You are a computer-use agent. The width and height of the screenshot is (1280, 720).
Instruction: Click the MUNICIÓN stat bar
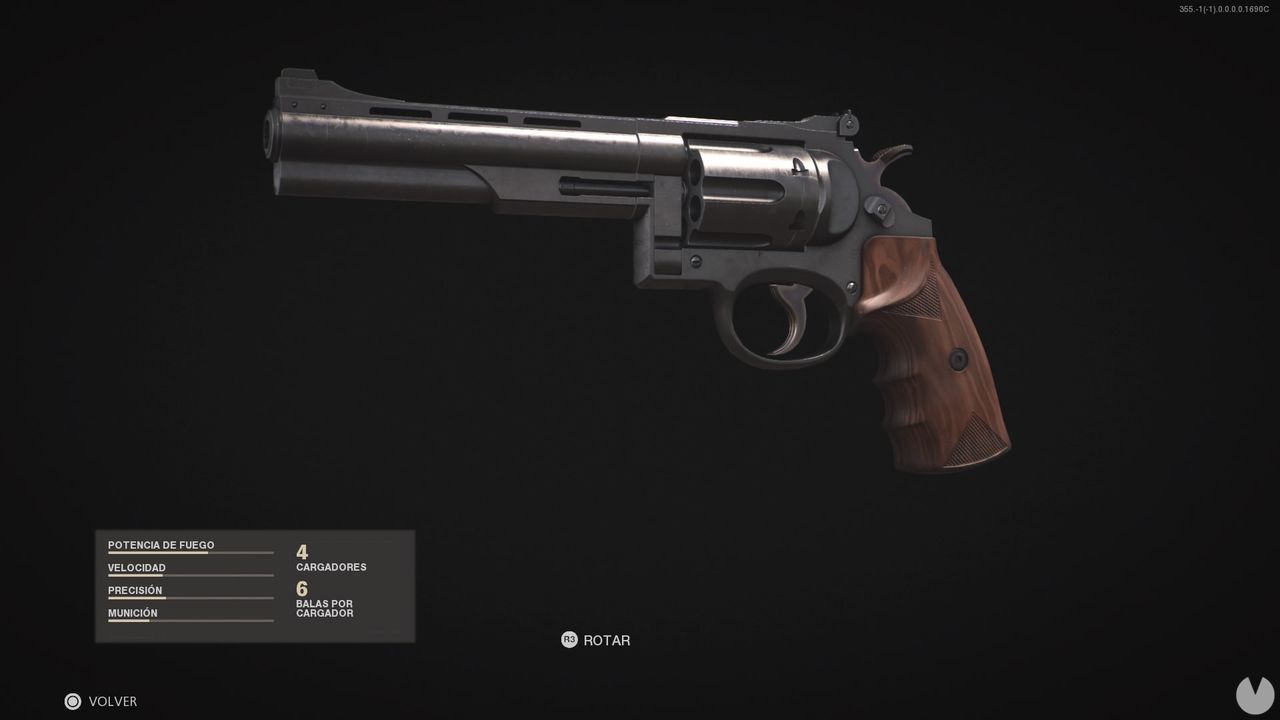pyautogui.click(x=190, y=620)
